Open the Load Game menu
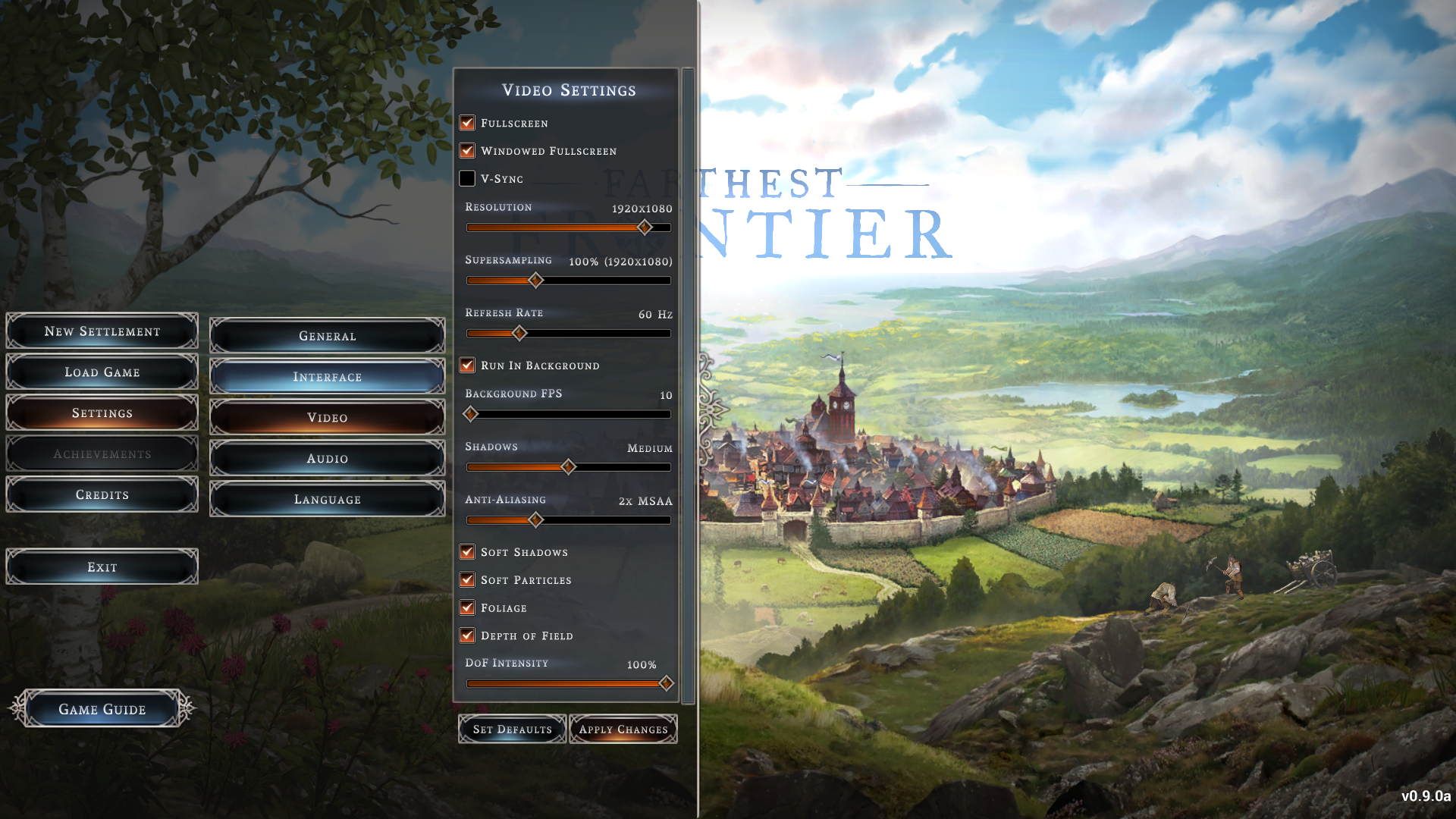 pyautogui.click(x=102, y=372)
